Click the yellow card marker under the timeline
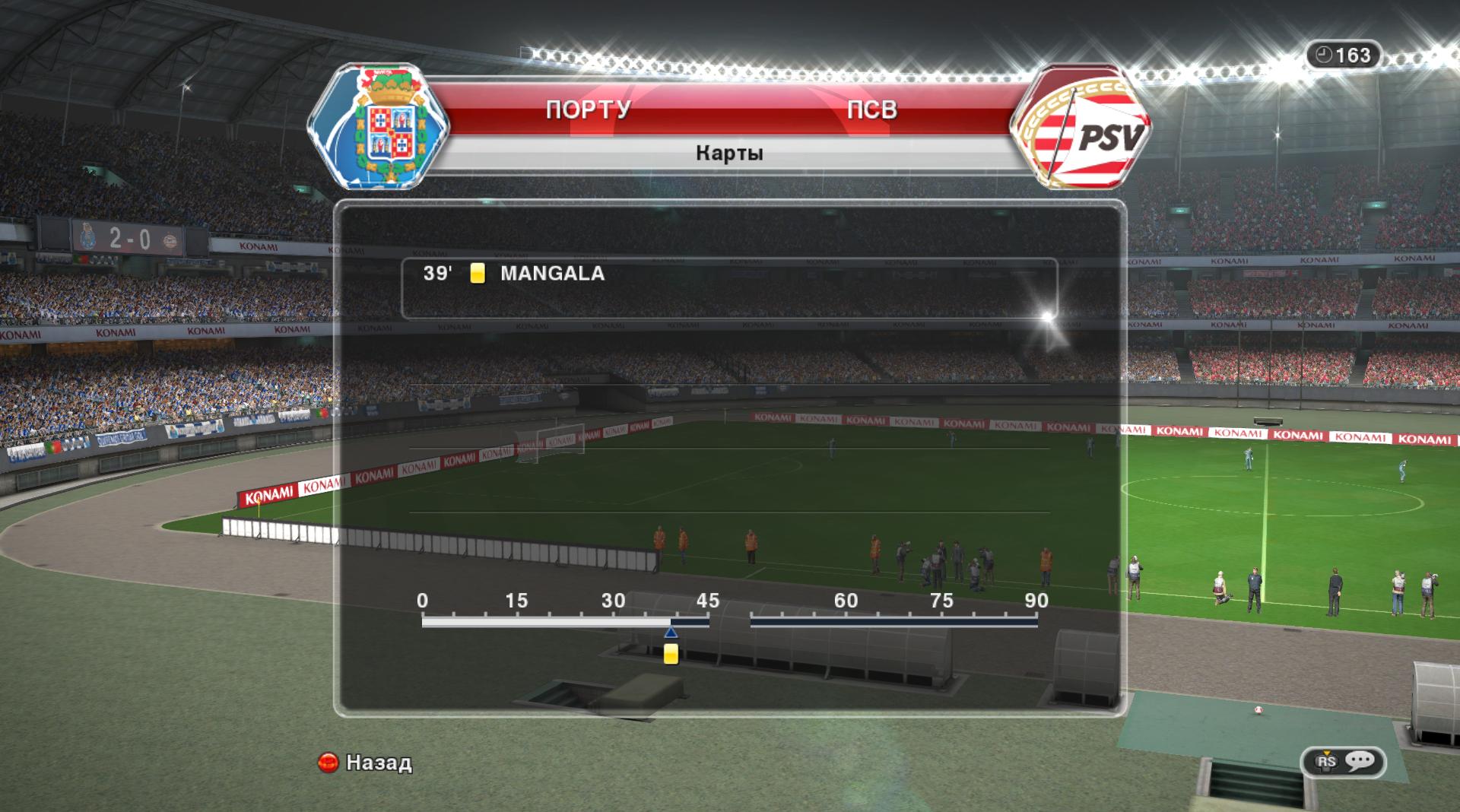 click(x=671, y=654)
